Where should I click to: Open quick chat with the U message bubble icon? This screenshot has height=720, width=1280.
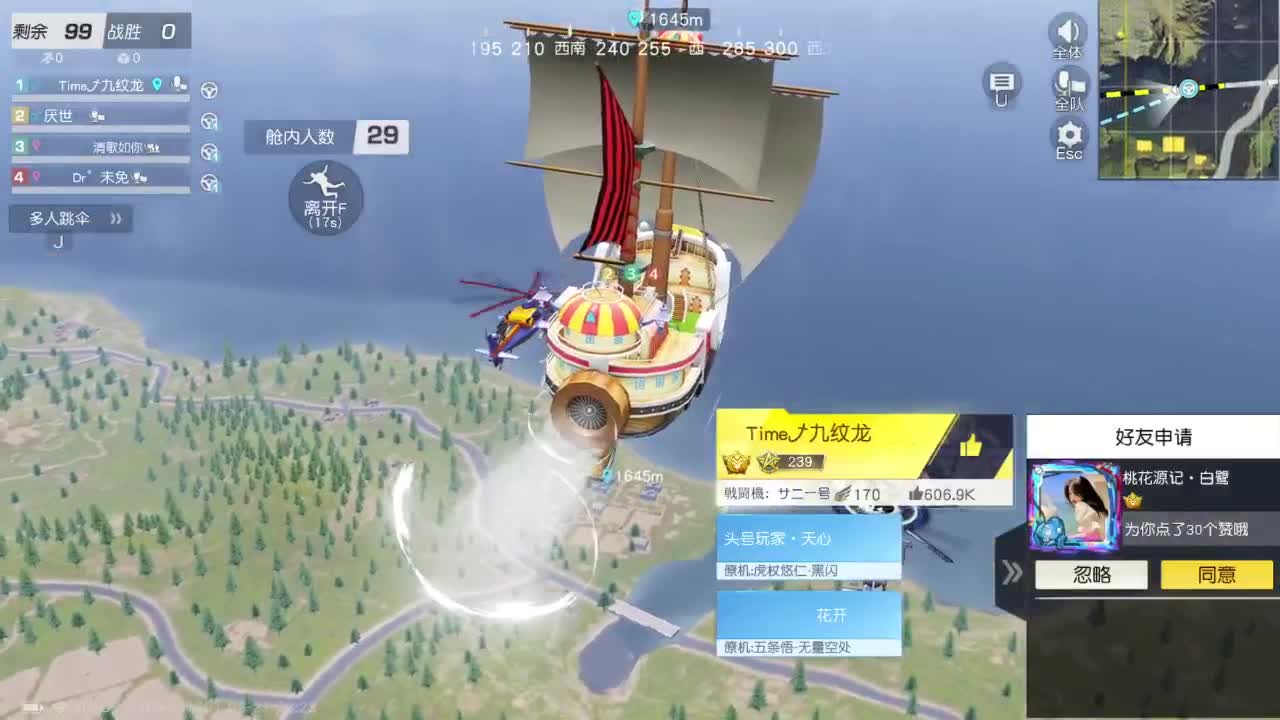pos(1001,88)
